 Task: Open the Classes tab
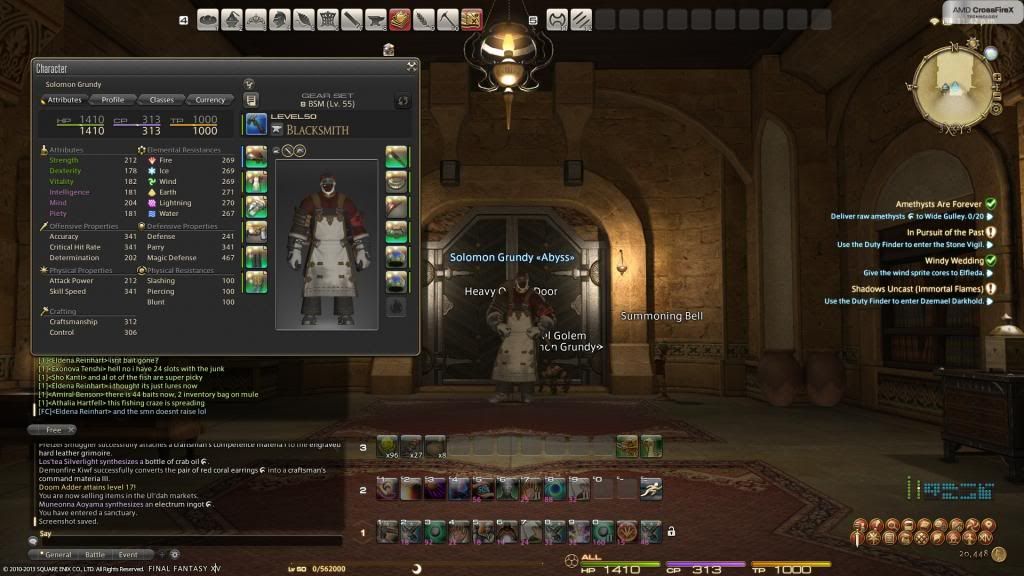point(161,100)
